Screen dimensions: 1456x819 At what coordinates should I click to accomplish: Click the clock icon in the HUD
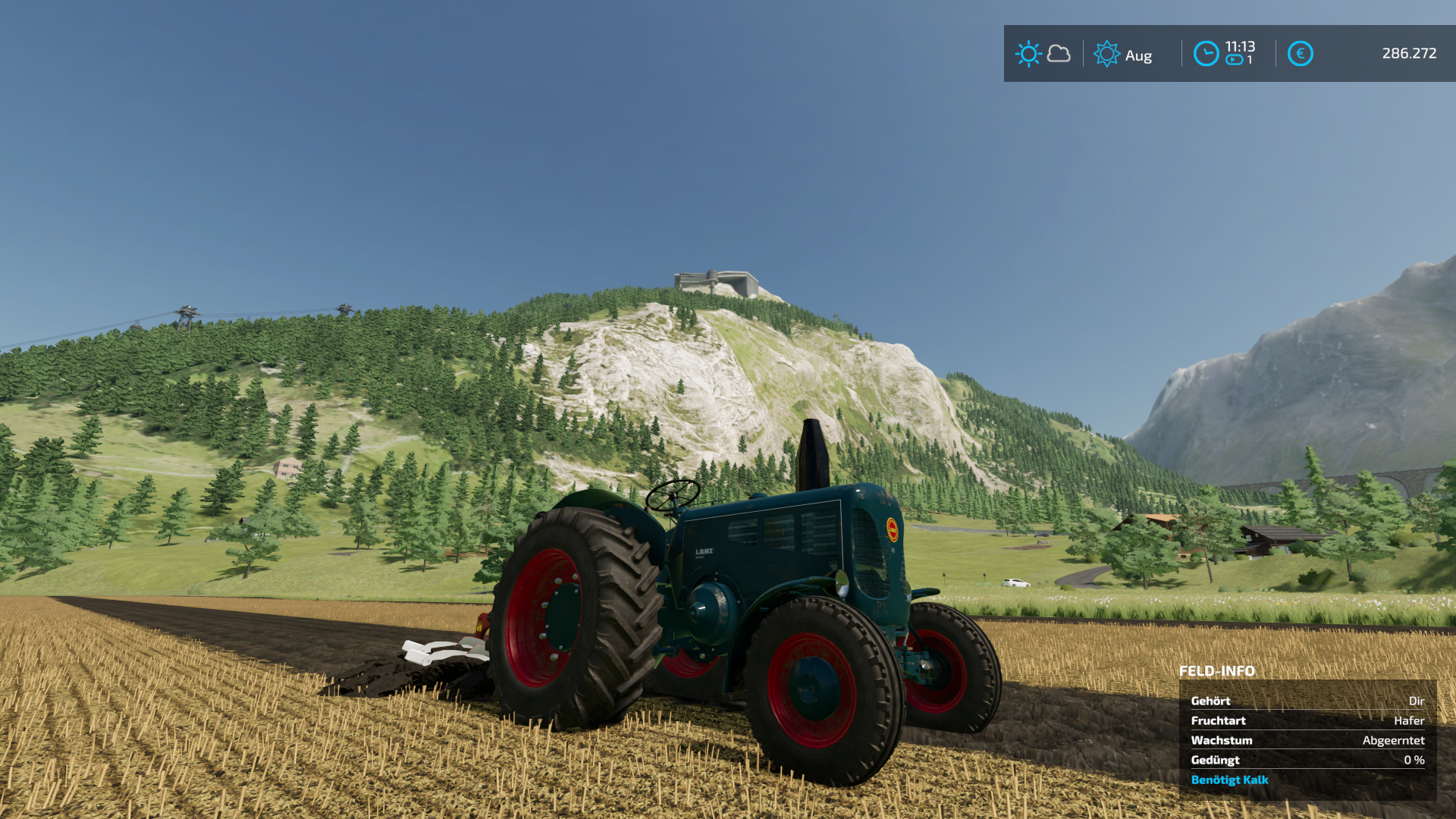click(x=1206, y=54)
